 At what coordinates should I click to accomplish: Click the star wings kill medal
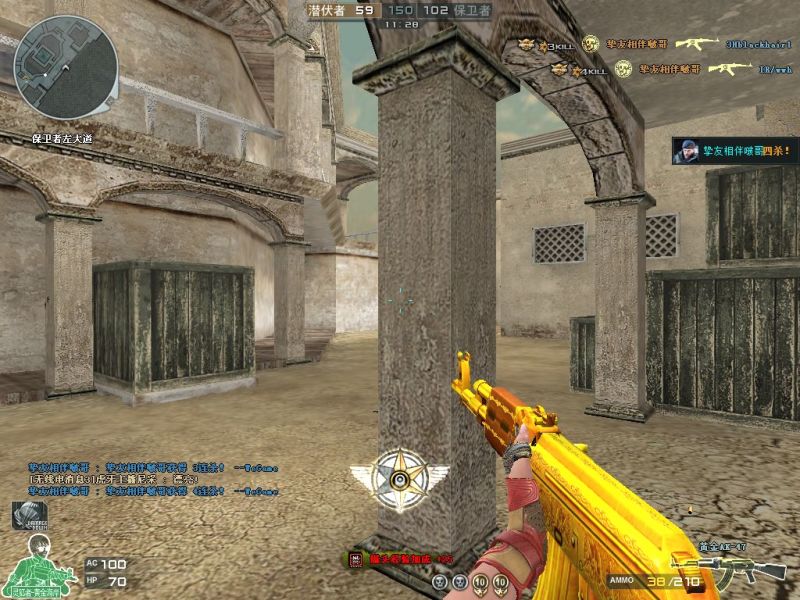pyautogui.click(x=400, y=479)
